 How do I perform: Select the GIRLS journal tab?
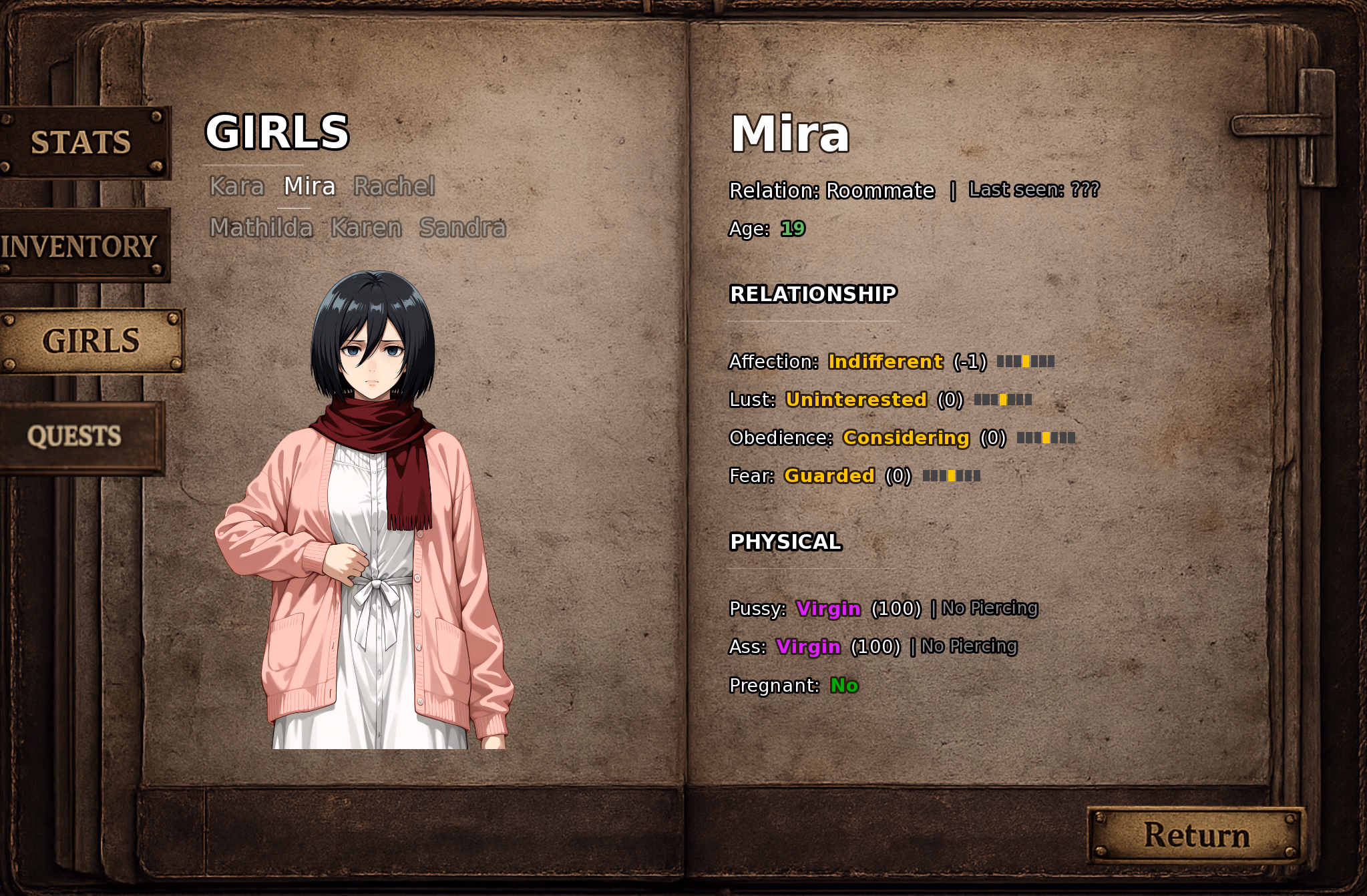[91, 341]
